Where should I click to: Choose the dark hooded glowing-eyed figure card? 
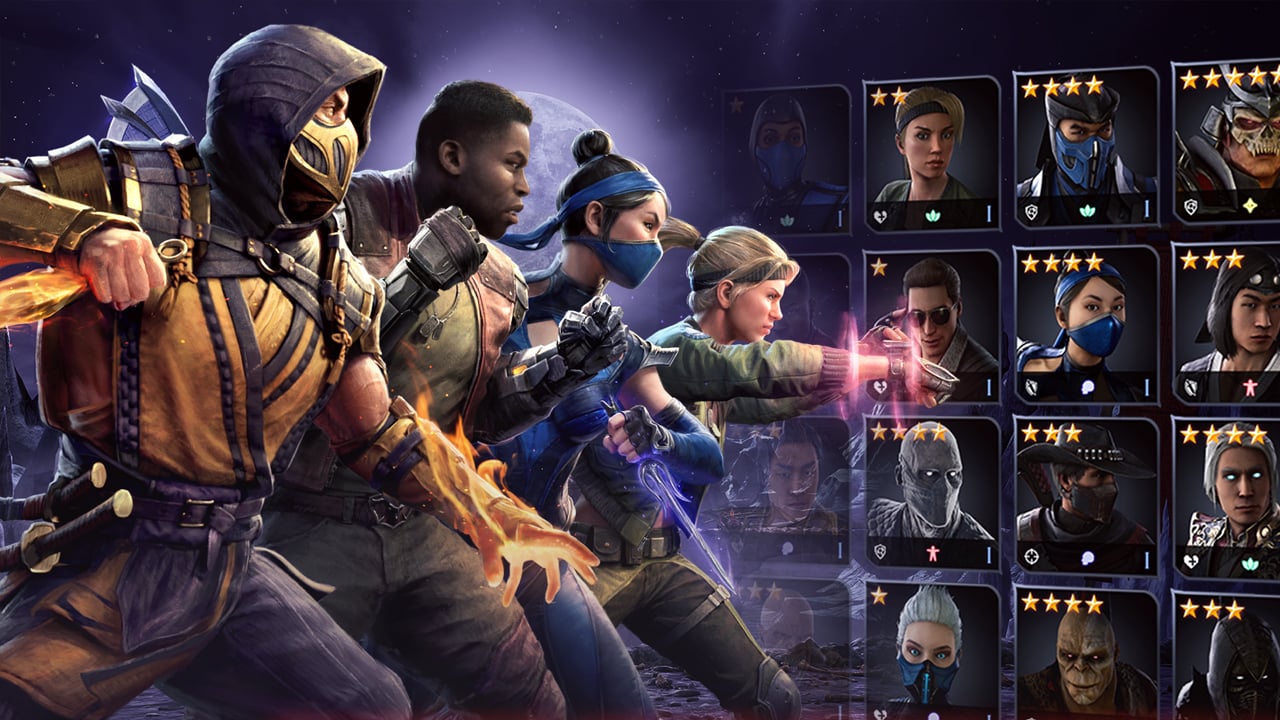coord(1230,658)
